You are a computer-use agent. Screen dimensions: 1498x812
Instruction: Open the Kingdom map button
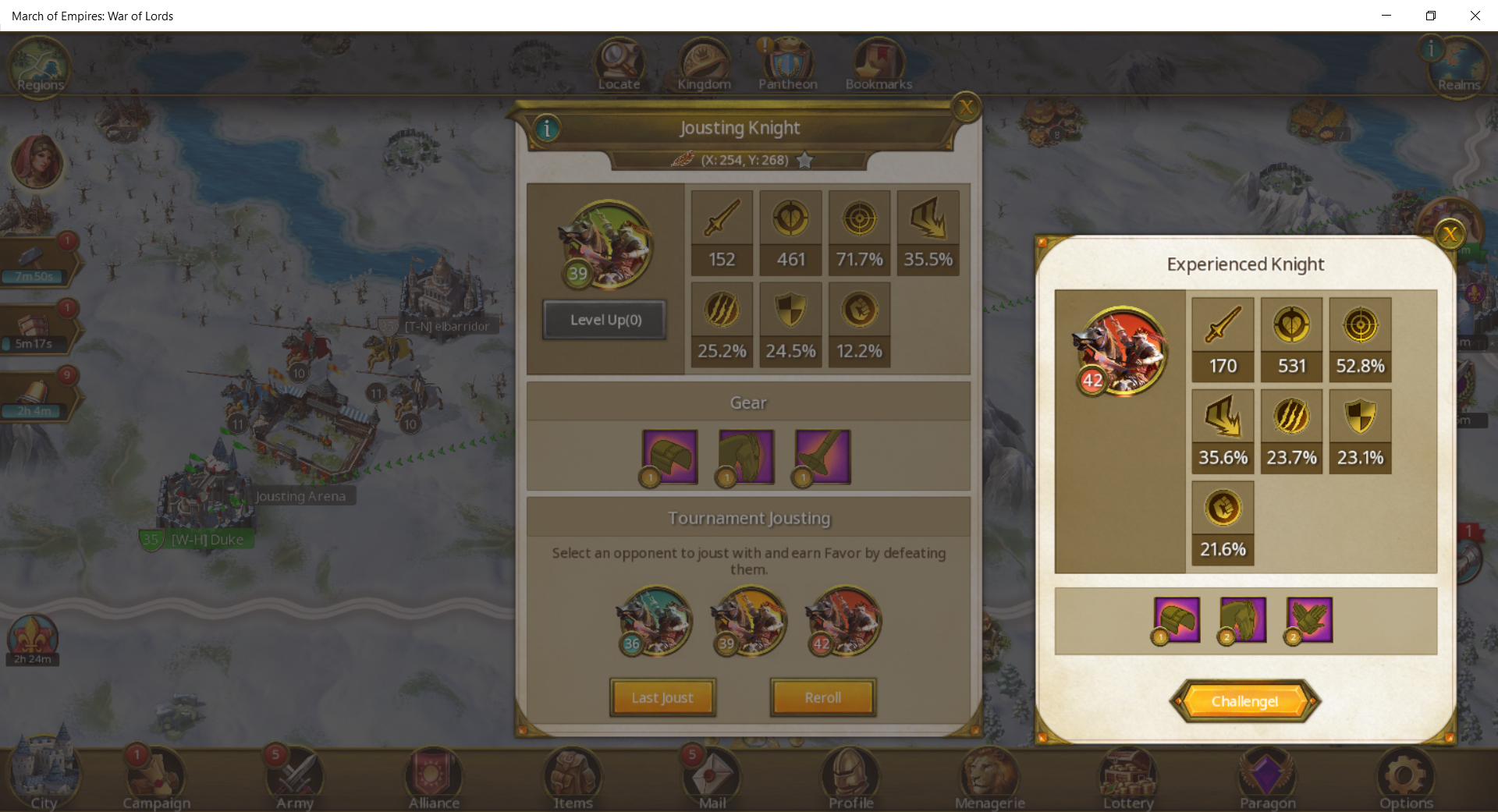pos(704,66)
